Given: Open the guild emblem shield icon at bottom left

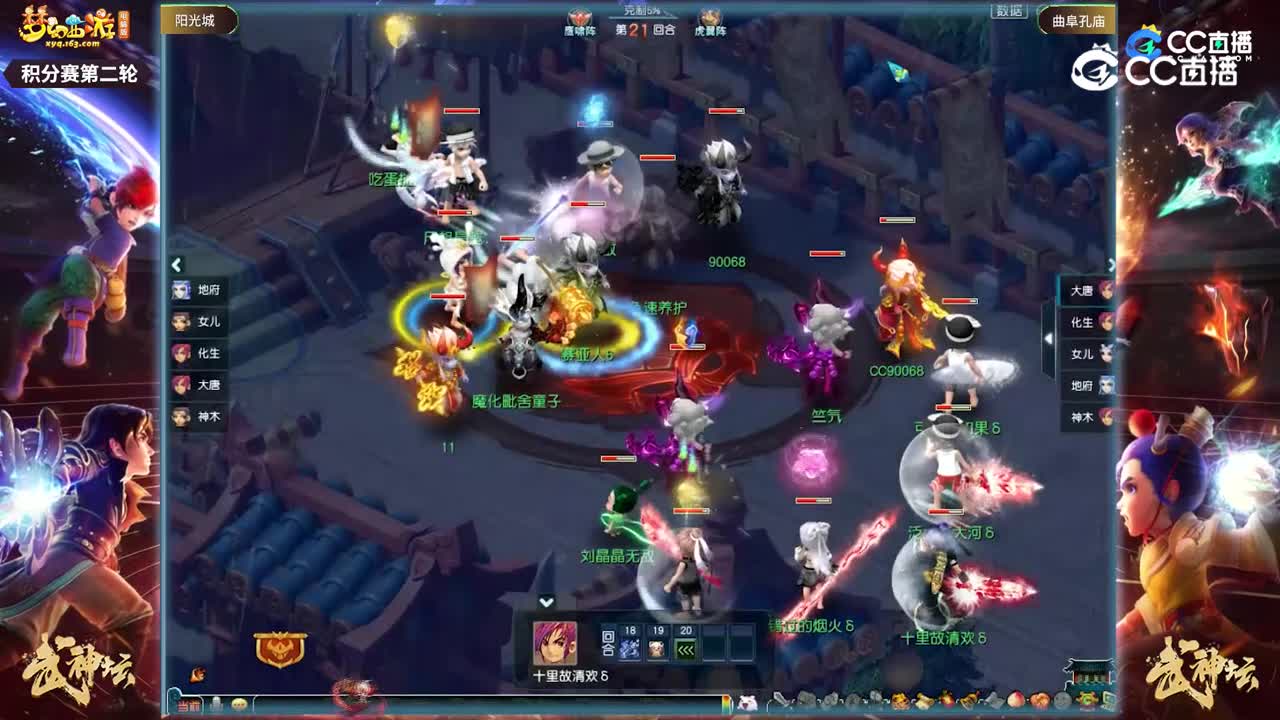Looking at the screenshot, I should (281, 647).
